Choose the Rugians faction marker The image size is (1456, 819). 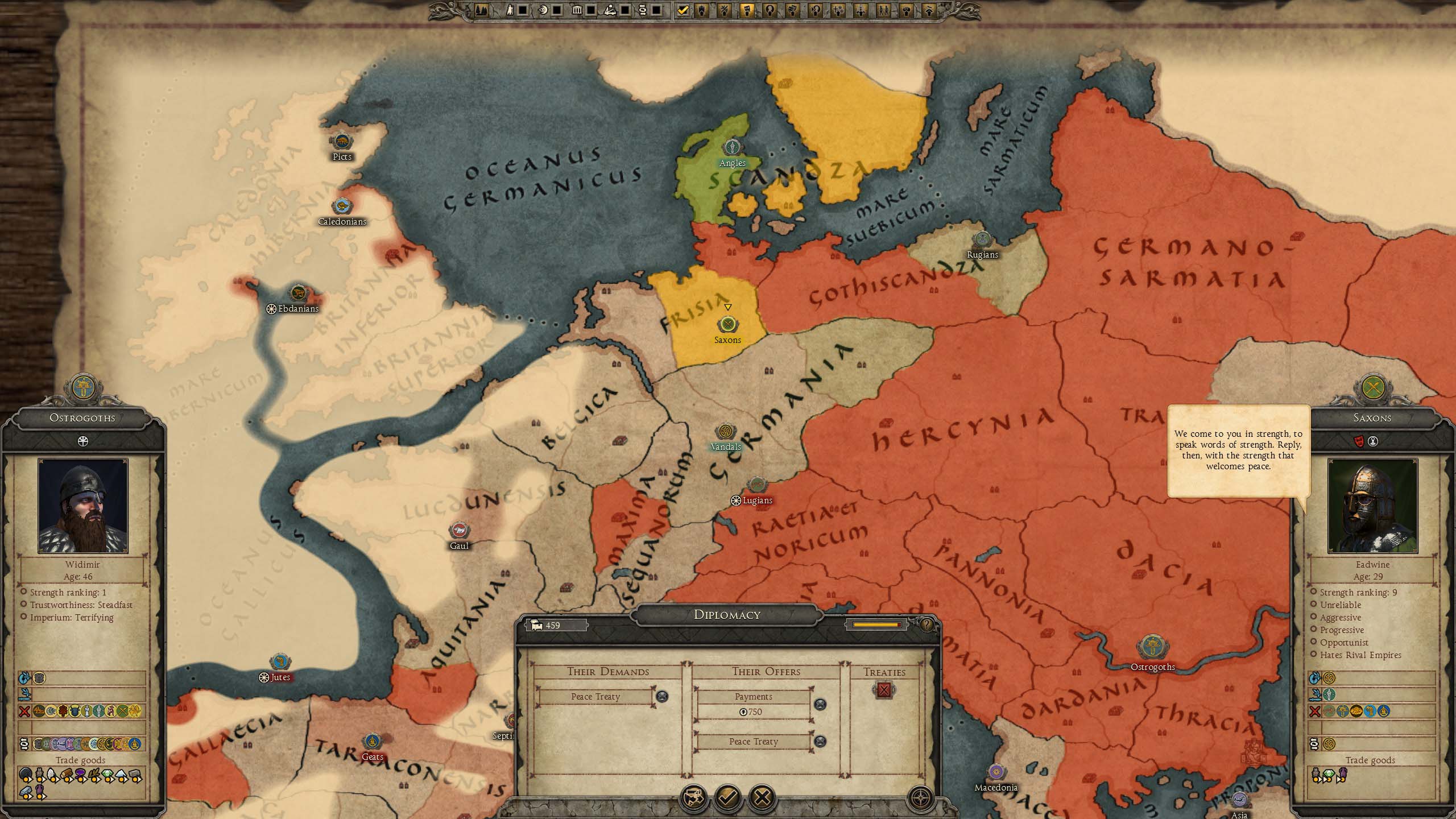tap(982, 239)
